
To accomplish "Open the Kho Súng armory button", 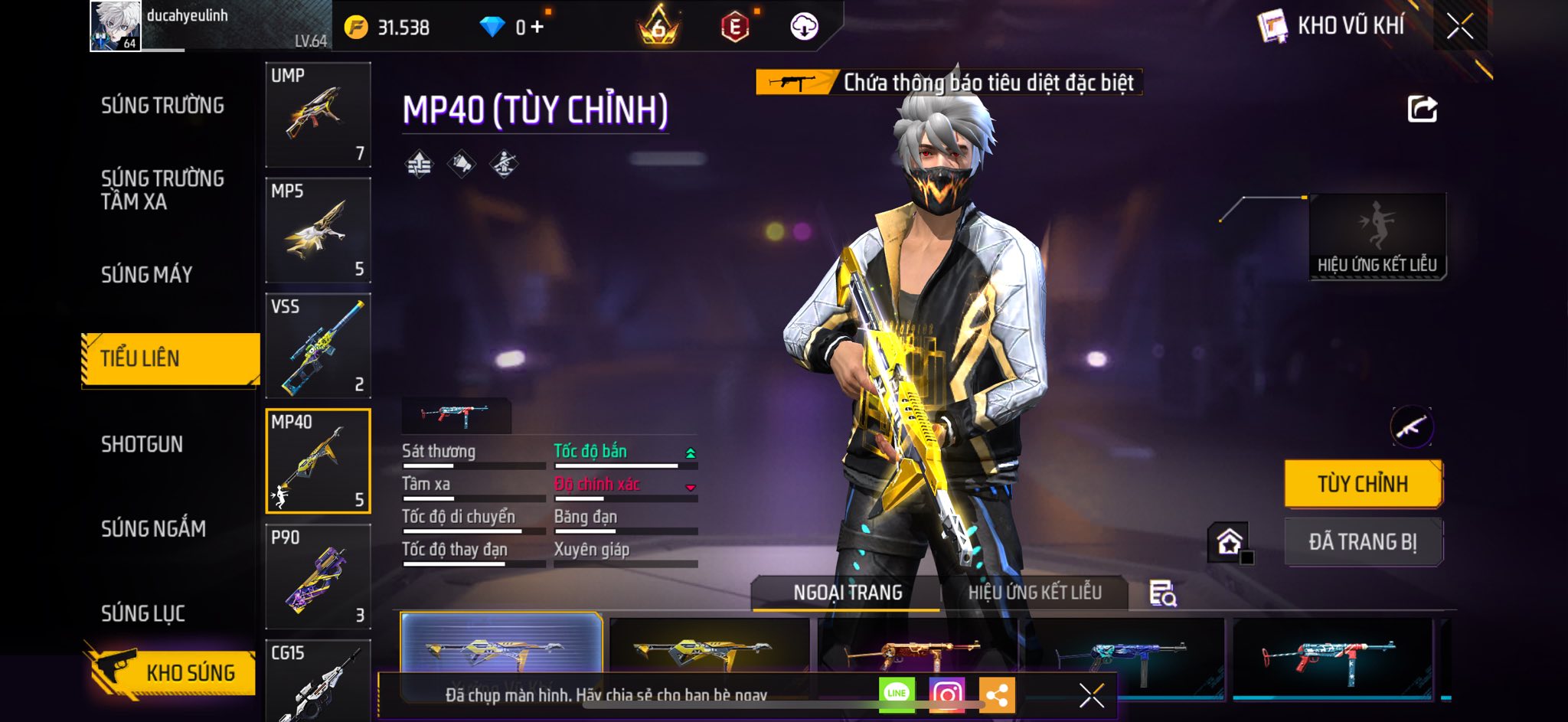I will pyautogui.click(x=172, y=672).
